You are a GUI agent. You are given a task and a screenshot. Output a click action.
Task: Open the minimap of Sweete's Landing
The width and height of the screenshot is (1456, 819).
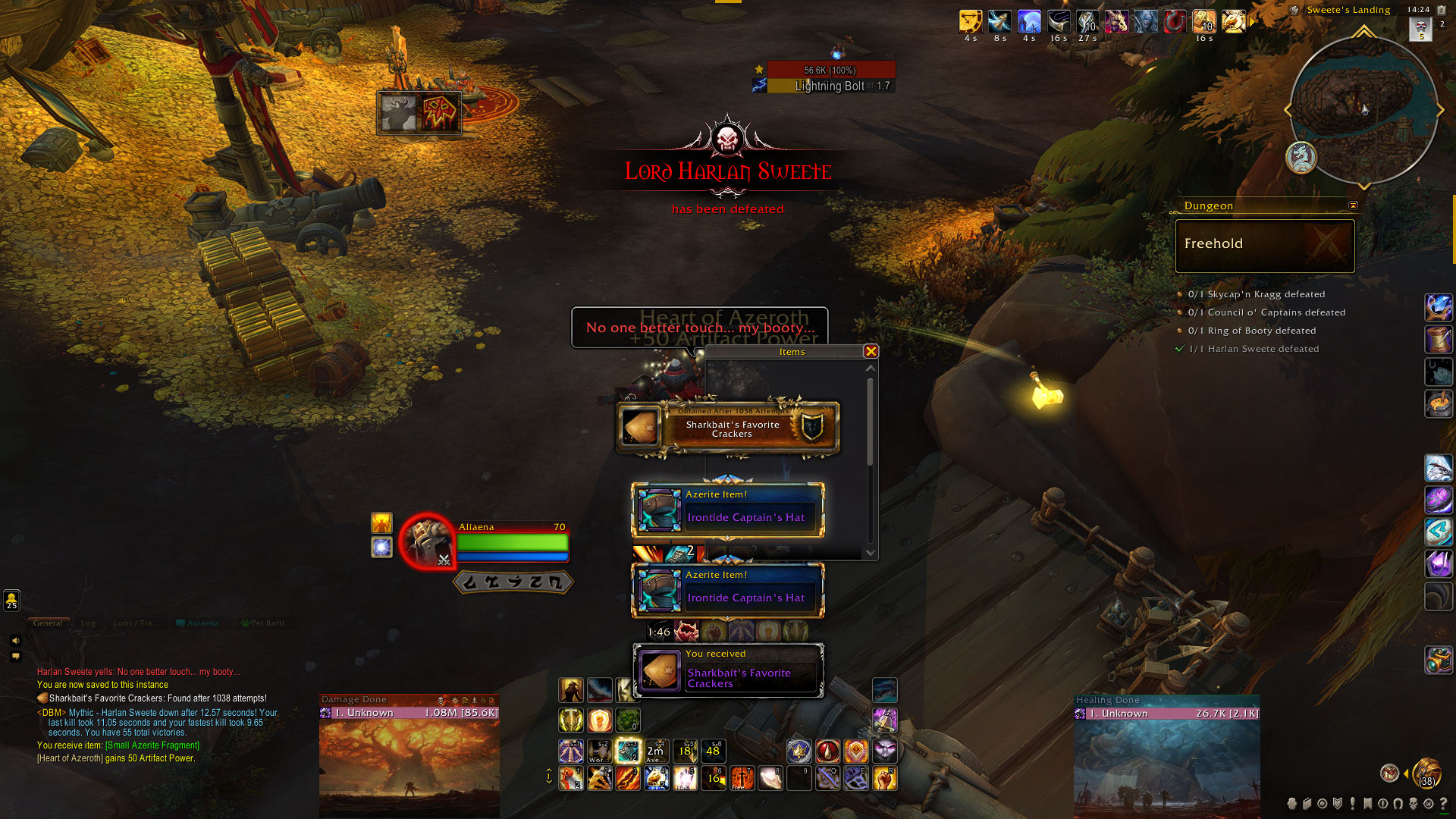tap(1363, 111)
